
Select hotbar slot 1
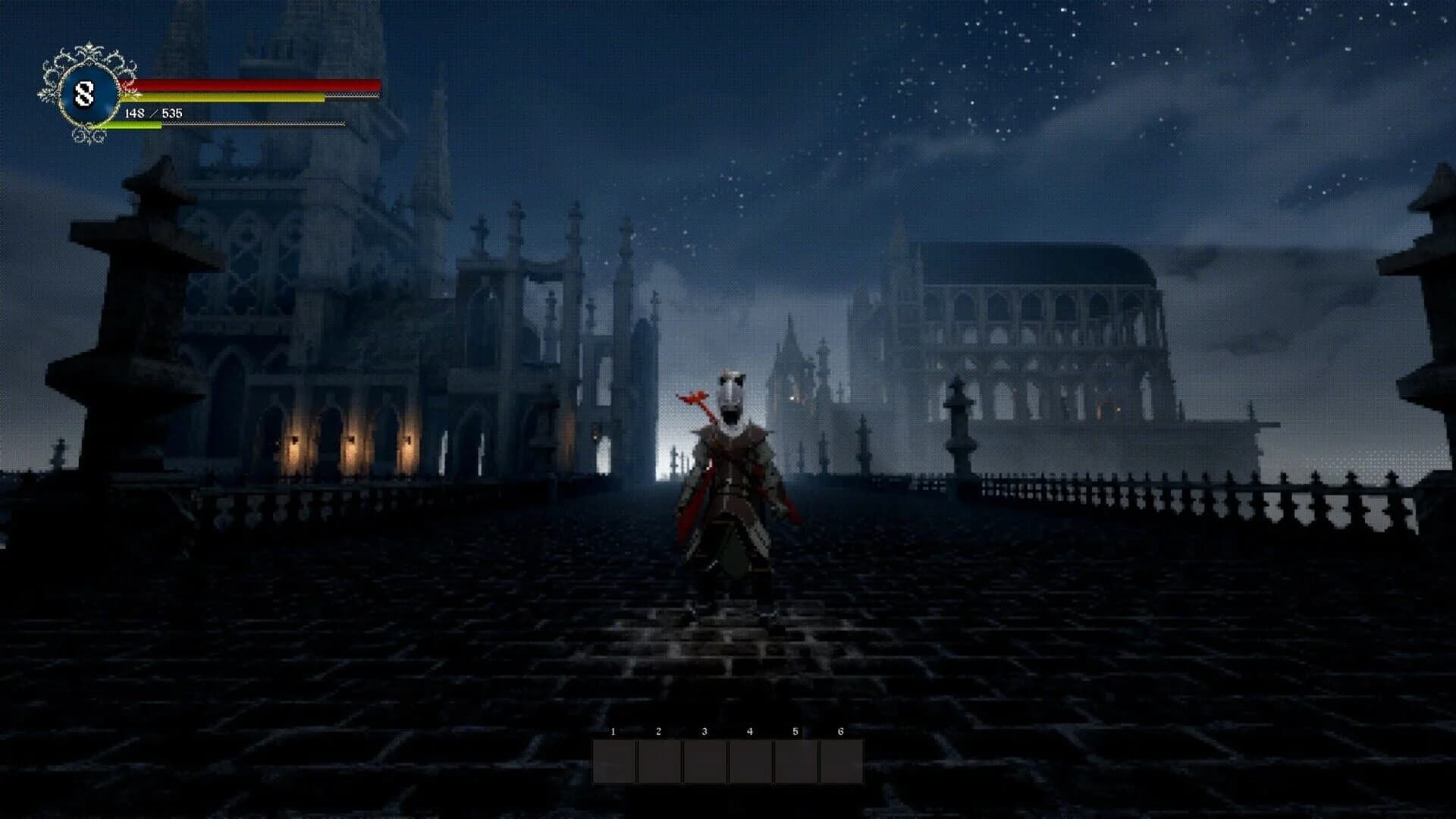point(614,762)
